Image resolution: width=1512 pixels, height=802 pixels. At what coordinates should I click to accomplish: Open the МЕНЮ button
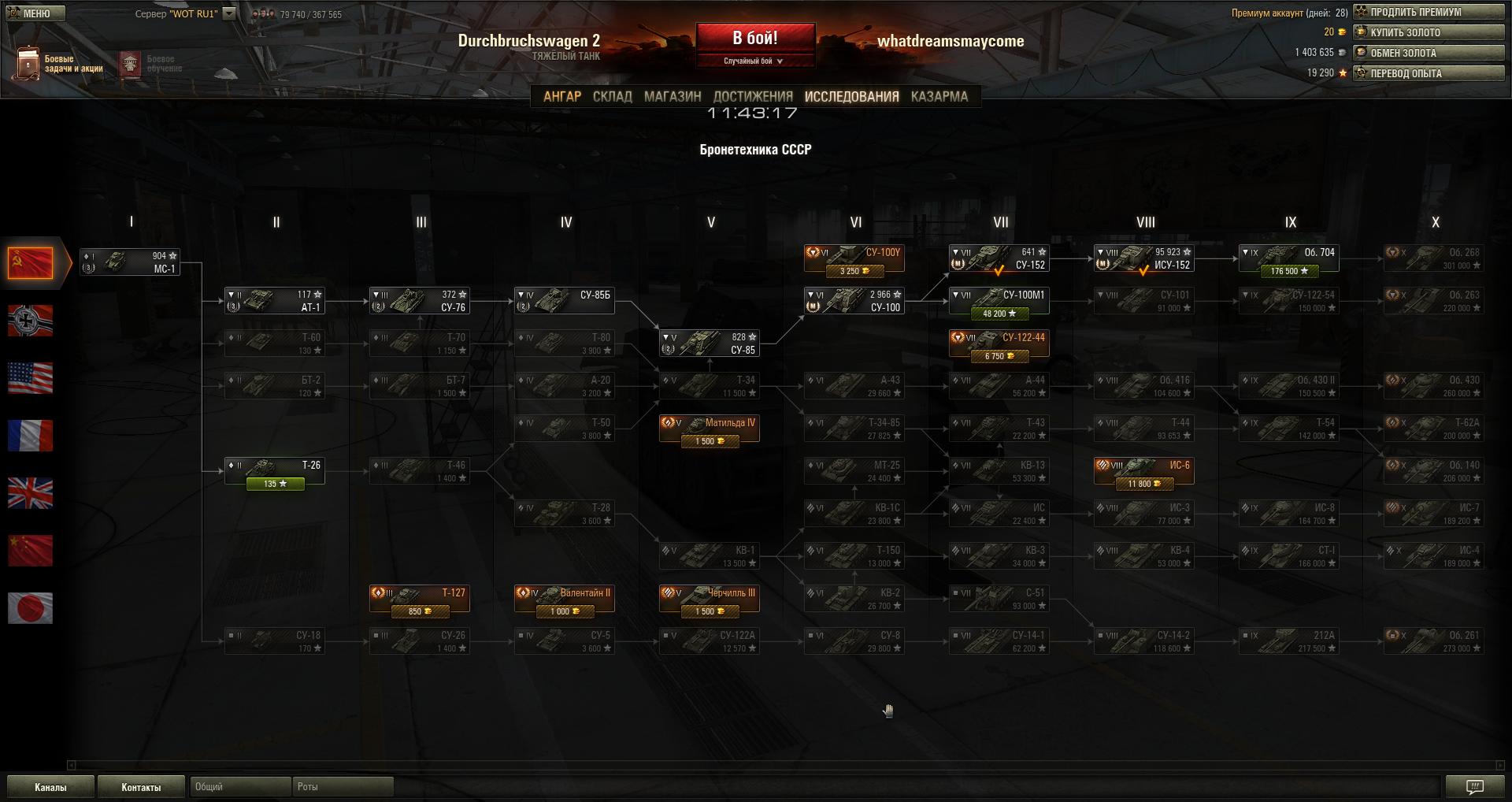pos(35,13)
